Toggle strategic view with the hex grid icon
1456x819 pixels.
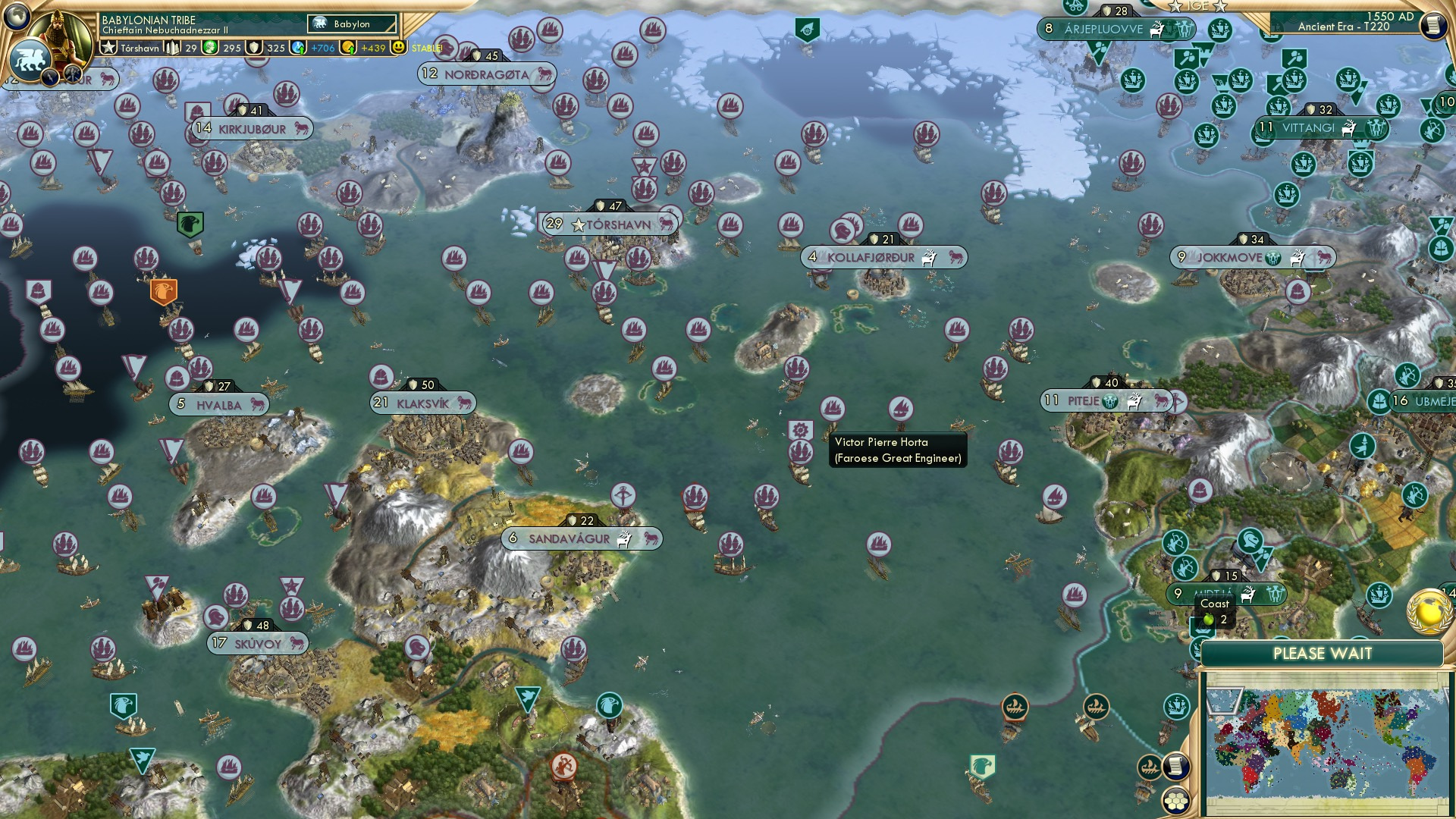coord(1175,799)
